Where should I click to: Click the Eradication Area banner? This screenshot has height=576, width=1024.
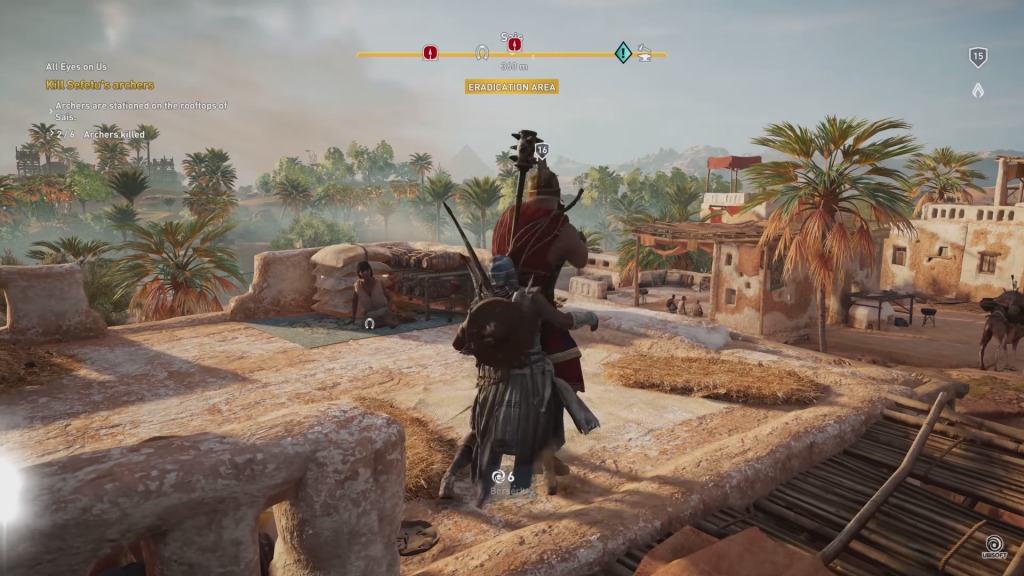[512, 87]
